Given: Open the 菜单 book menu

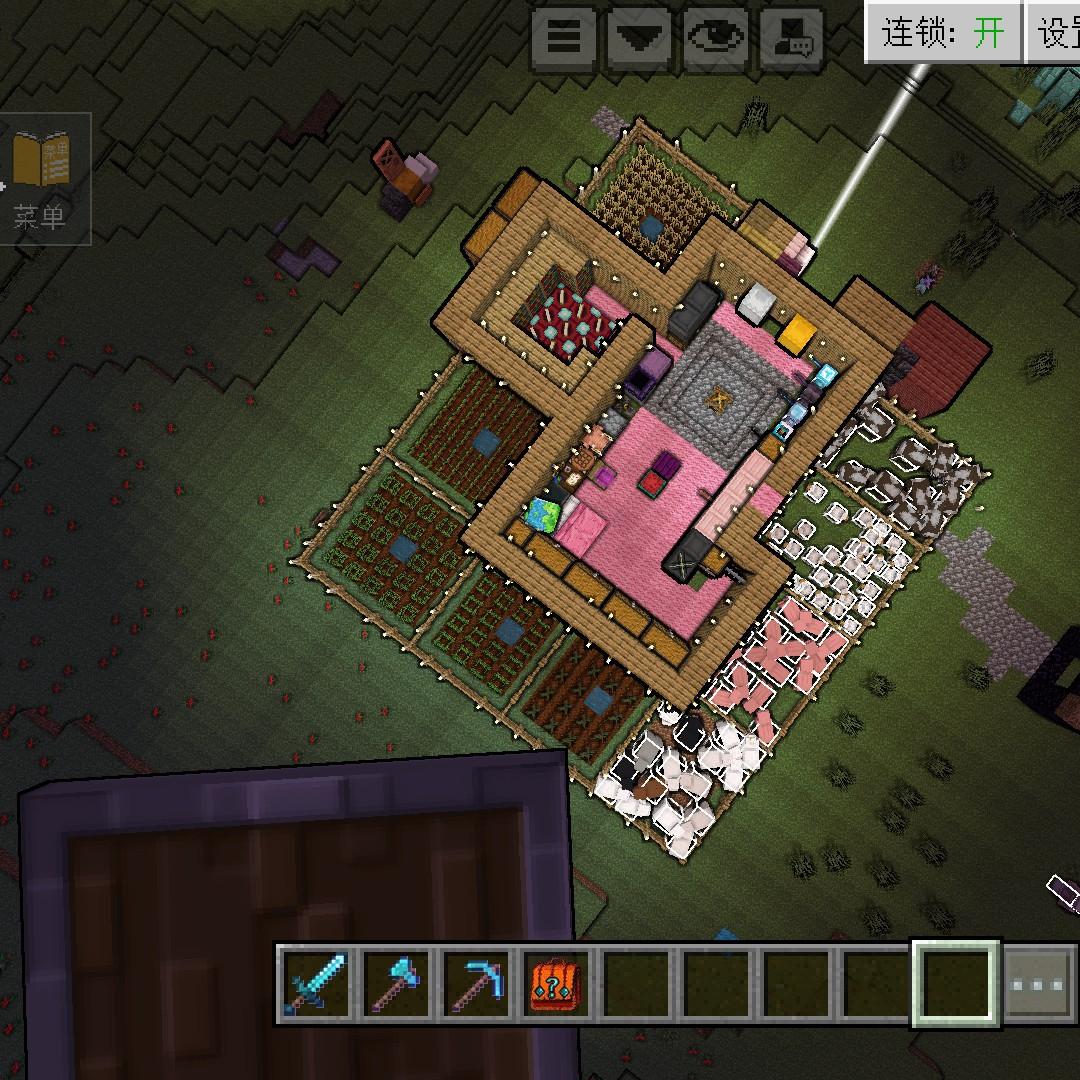Looking at the screenshot, I should [42, 179].
